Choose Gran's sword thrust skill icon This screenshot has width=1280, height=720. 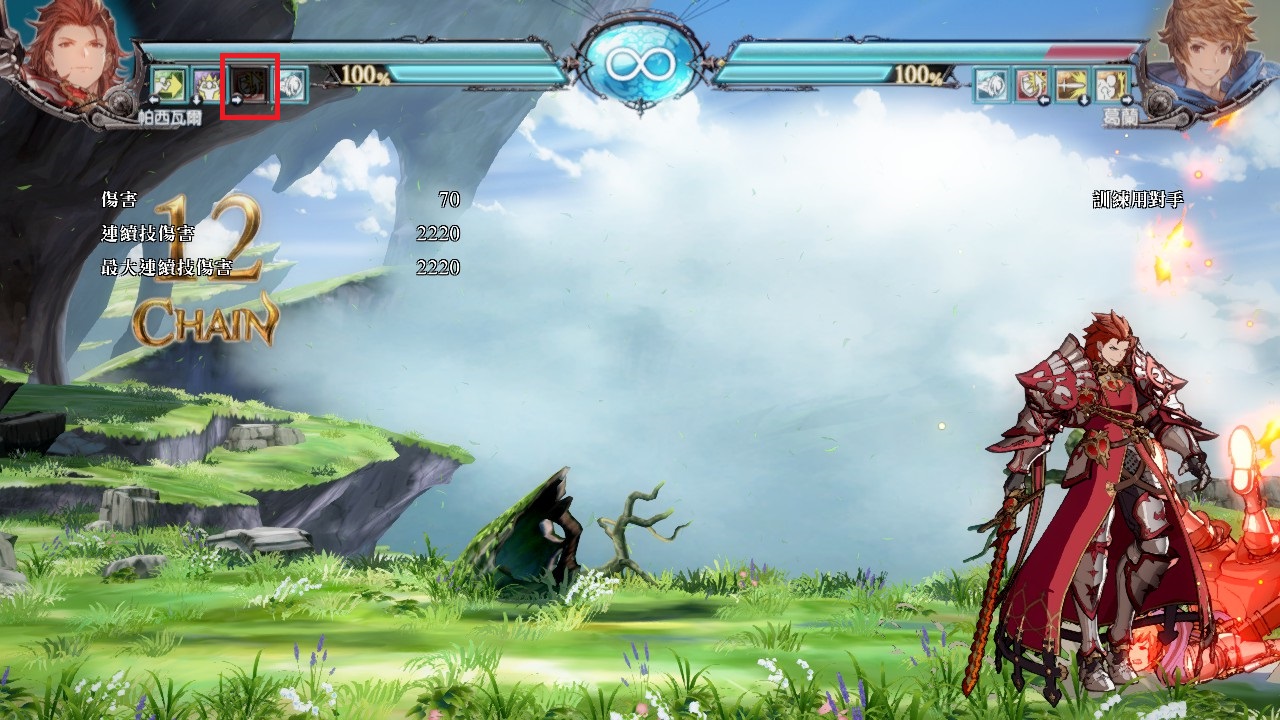point(1071,84)
